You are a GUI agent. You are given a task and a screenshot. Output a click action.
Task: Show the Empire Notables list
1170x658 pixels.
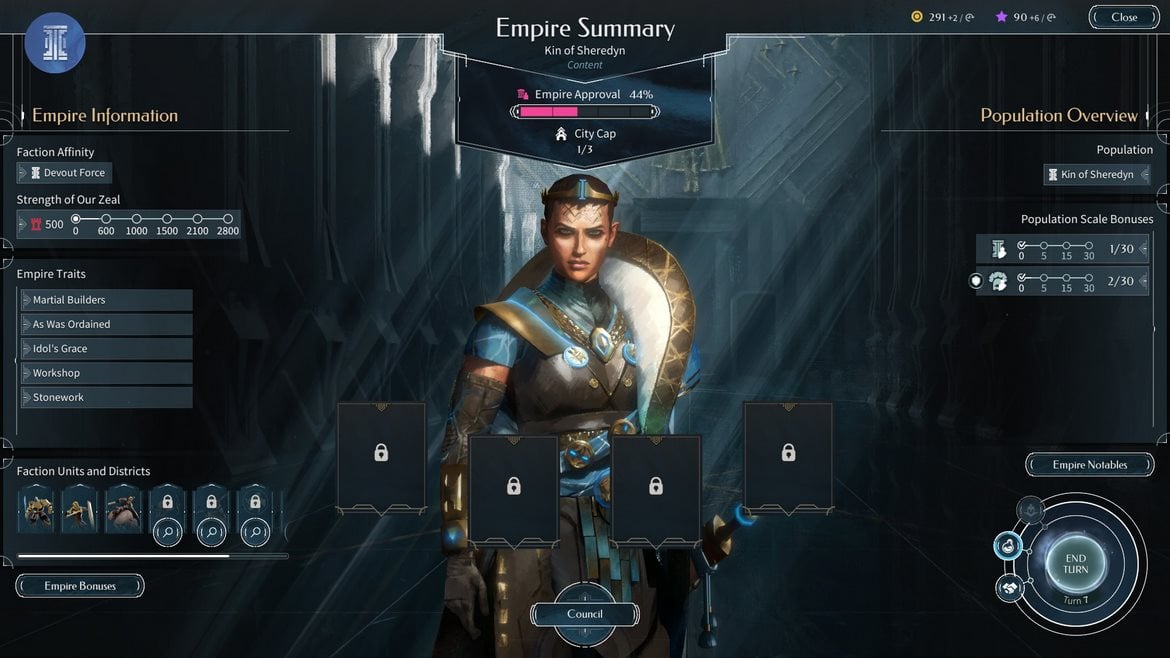[1089, 465]
